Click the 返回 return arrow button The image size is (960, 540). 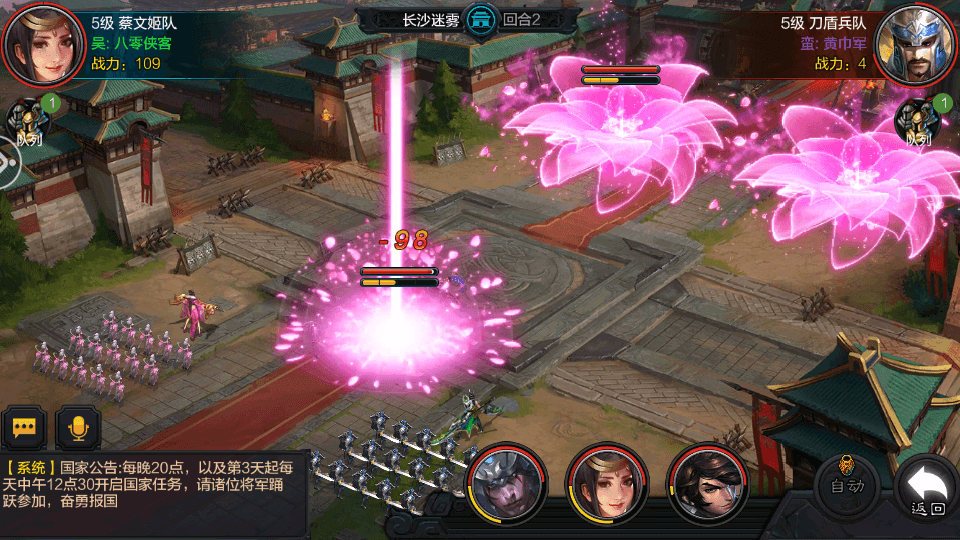tap(927, 489)
